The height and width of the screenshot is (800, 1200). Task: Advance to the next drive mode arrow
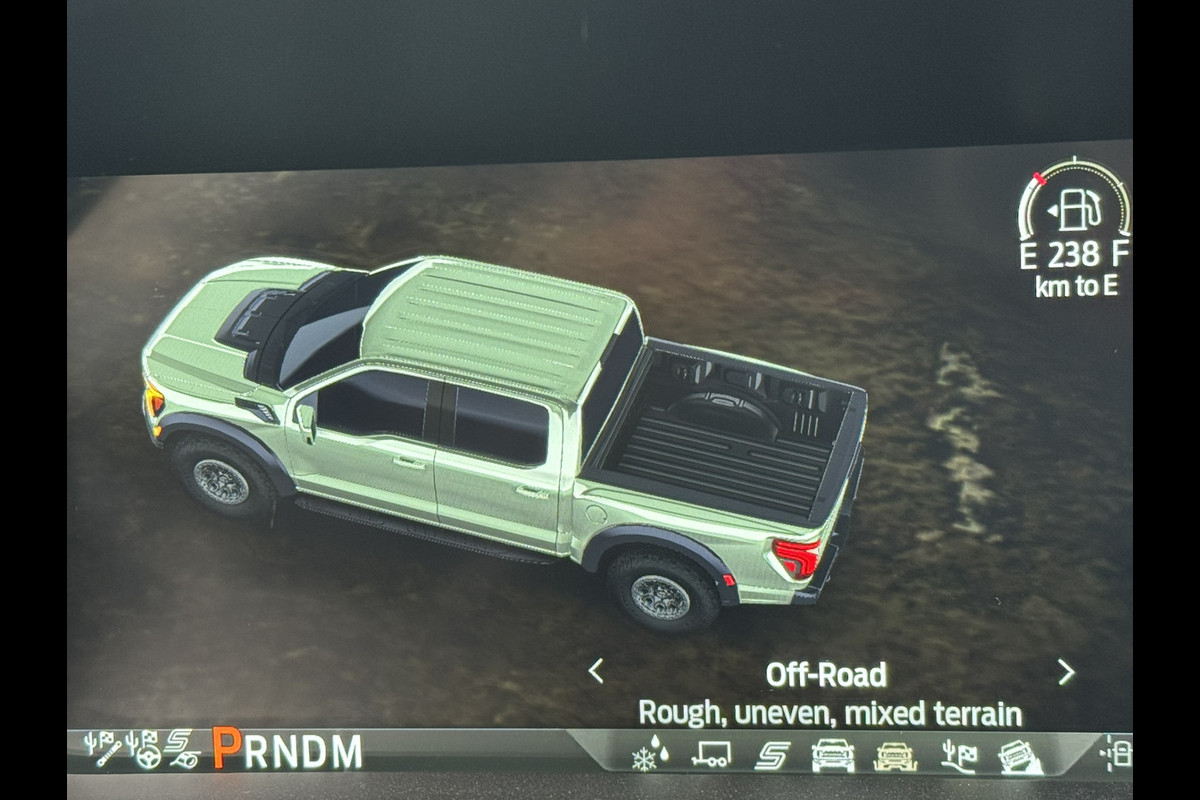click(1066, 671)
